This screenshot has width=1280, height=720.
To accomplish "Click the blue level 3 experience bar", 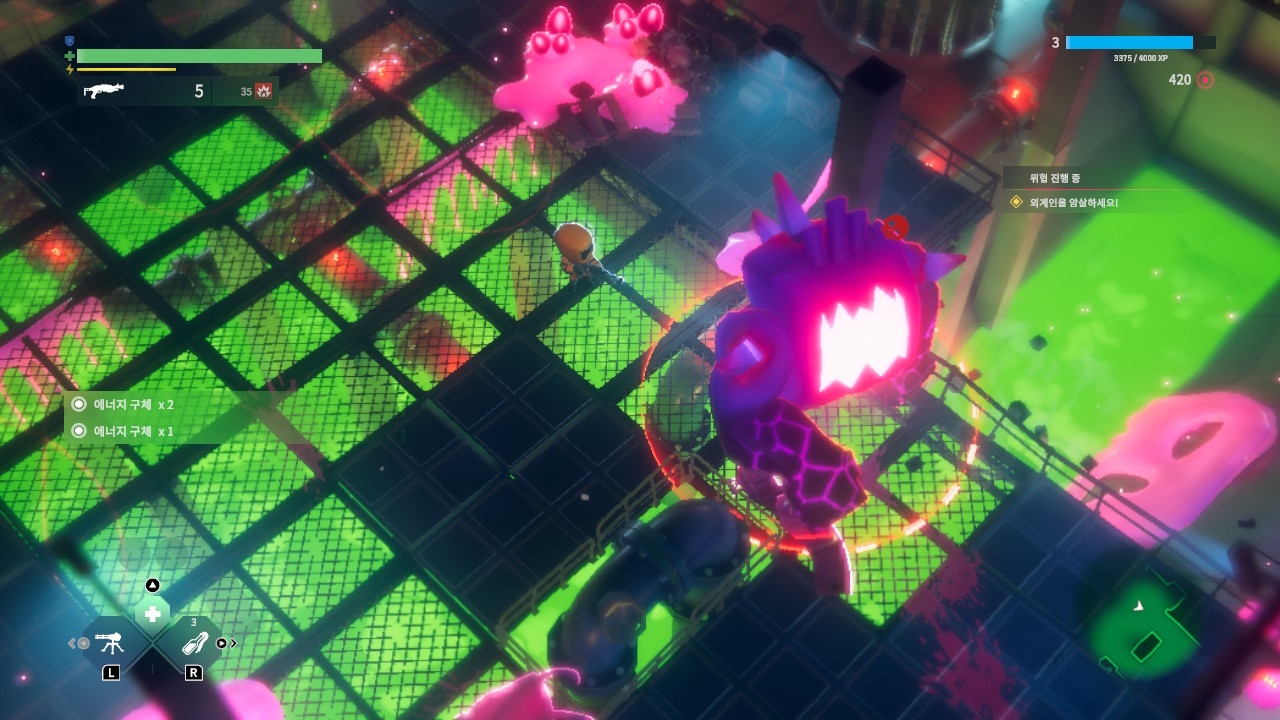I will pos(1130,42).
